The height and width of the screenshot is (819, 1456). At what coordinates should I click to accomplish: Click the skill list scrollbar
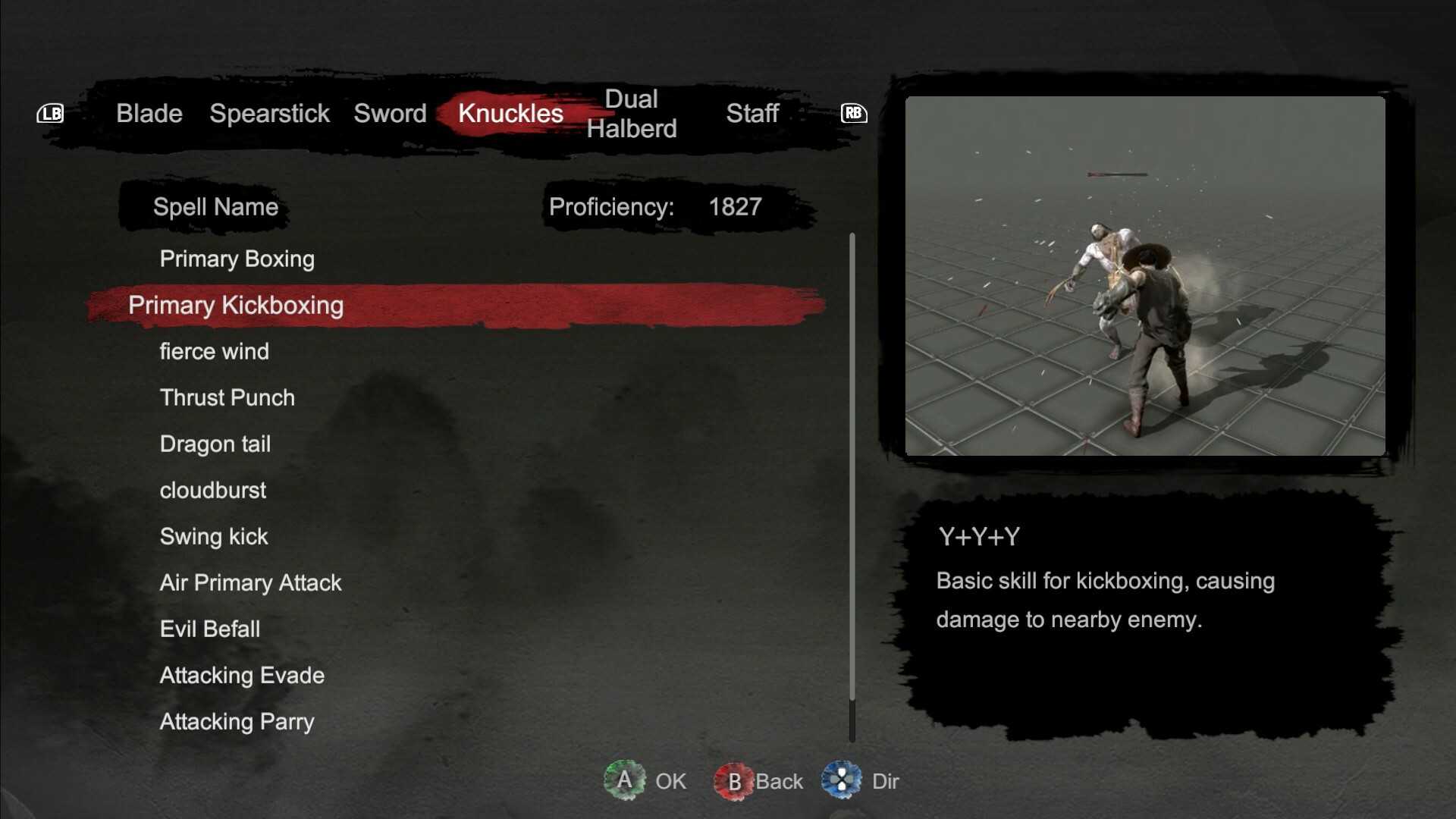[852, 485]
